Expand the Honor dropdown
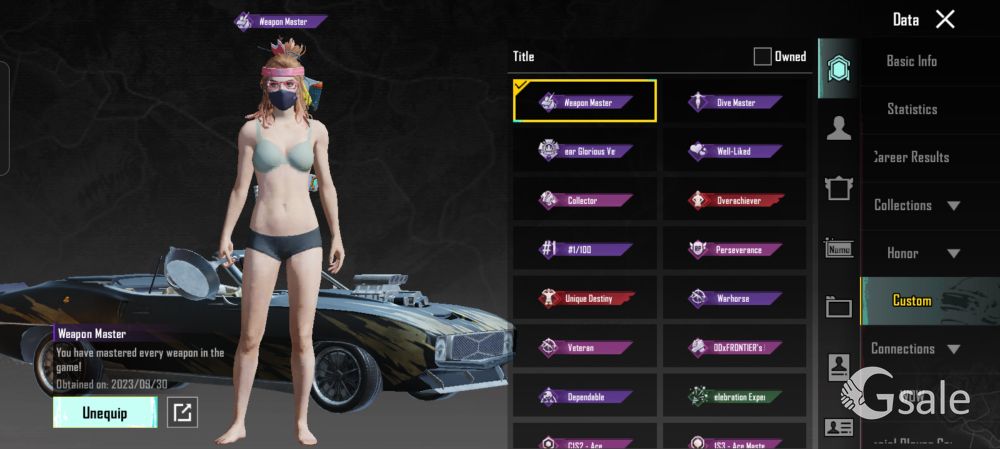The height and width of the screenshot is (449, 1000). tap(916, 253)
